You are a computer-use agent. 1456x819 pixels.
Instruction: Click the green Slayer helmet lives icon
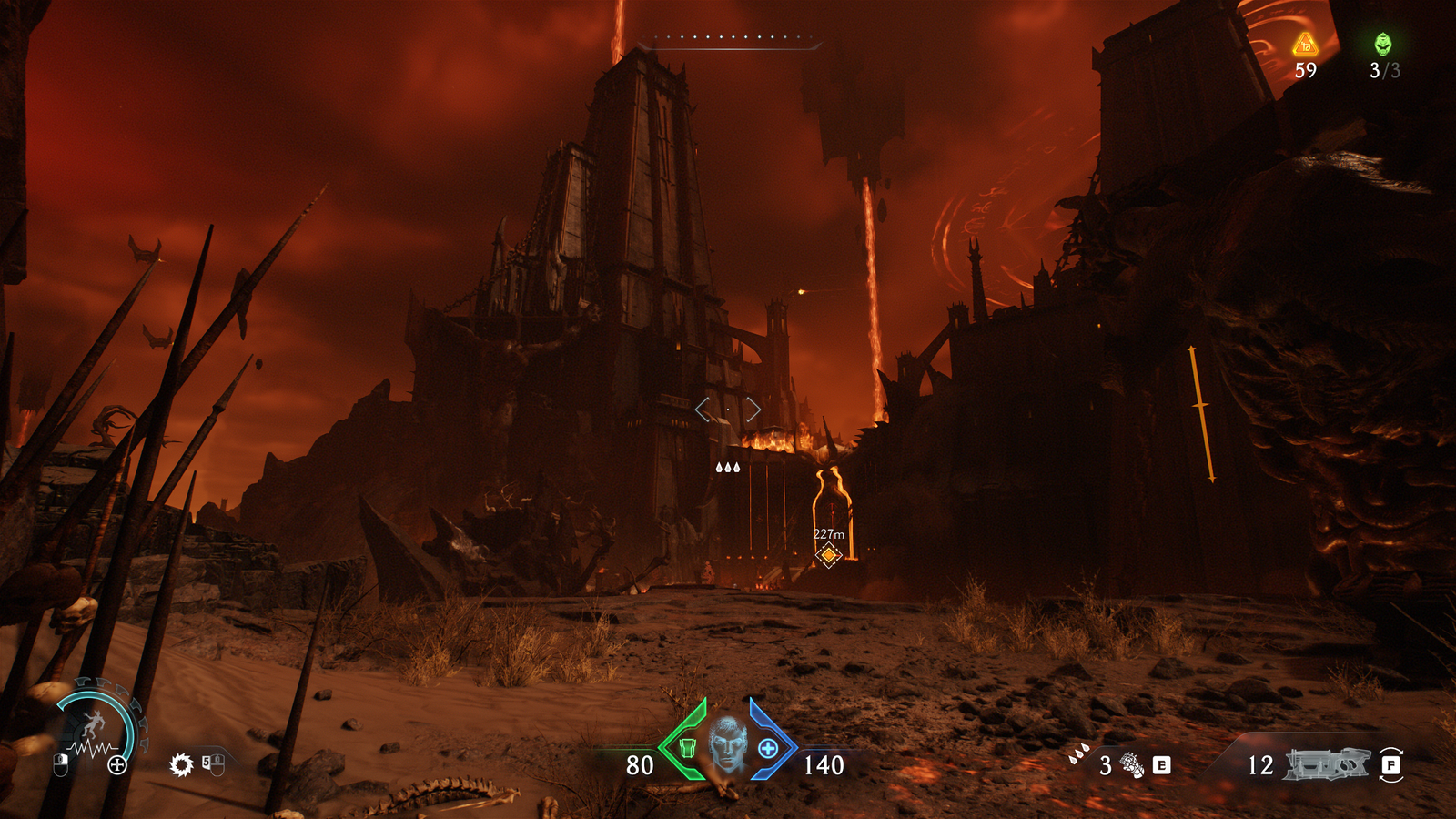tap(1383, 43)
